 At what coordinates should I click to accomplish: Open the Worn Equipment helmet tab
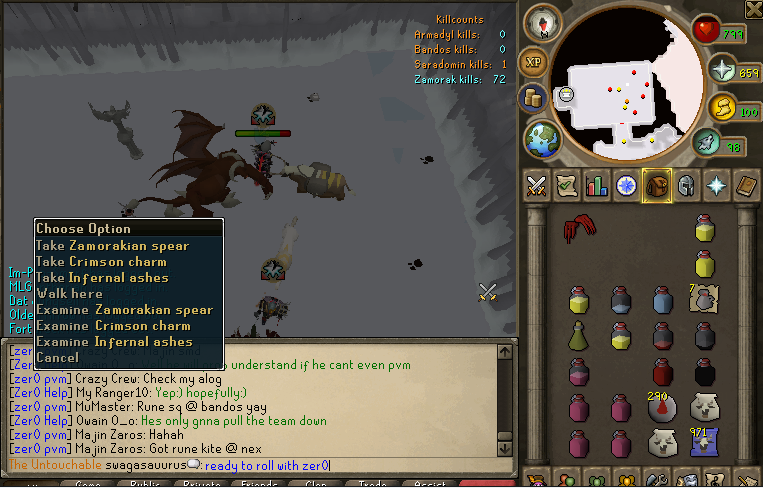pos(685,185)
